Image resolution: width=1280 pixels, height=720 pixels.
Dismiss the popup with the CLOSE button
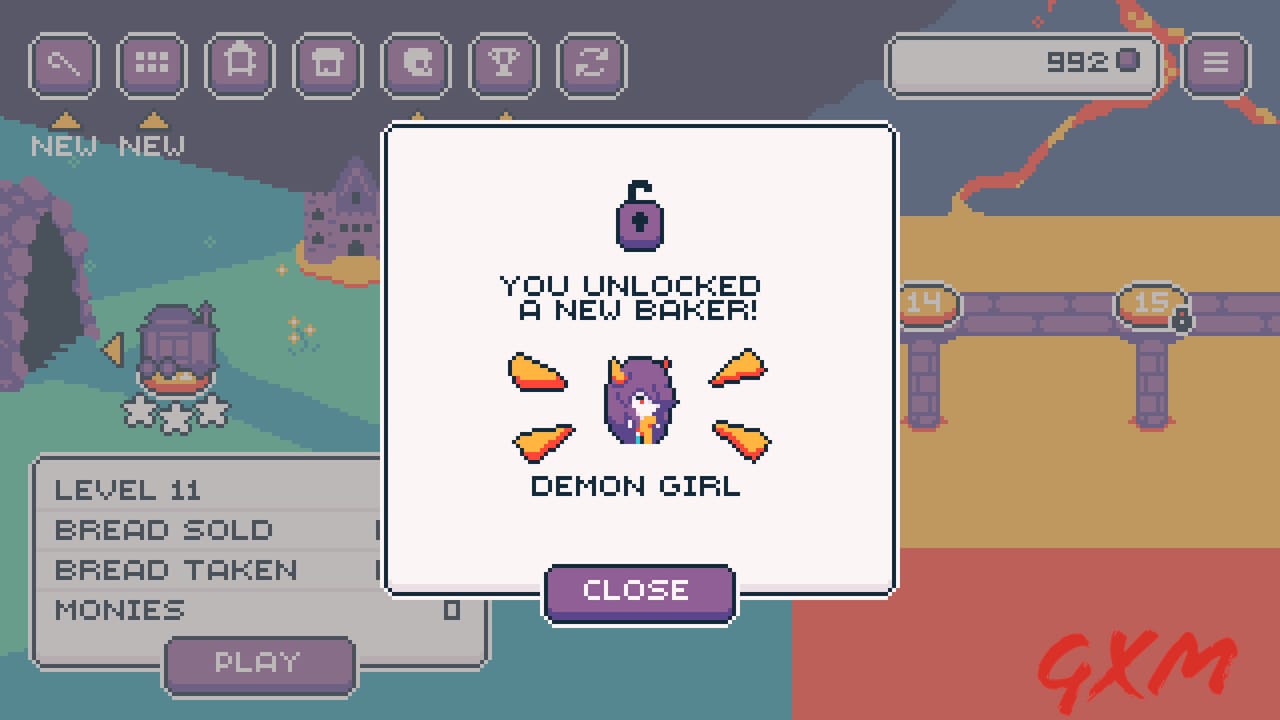click(639, 591)
